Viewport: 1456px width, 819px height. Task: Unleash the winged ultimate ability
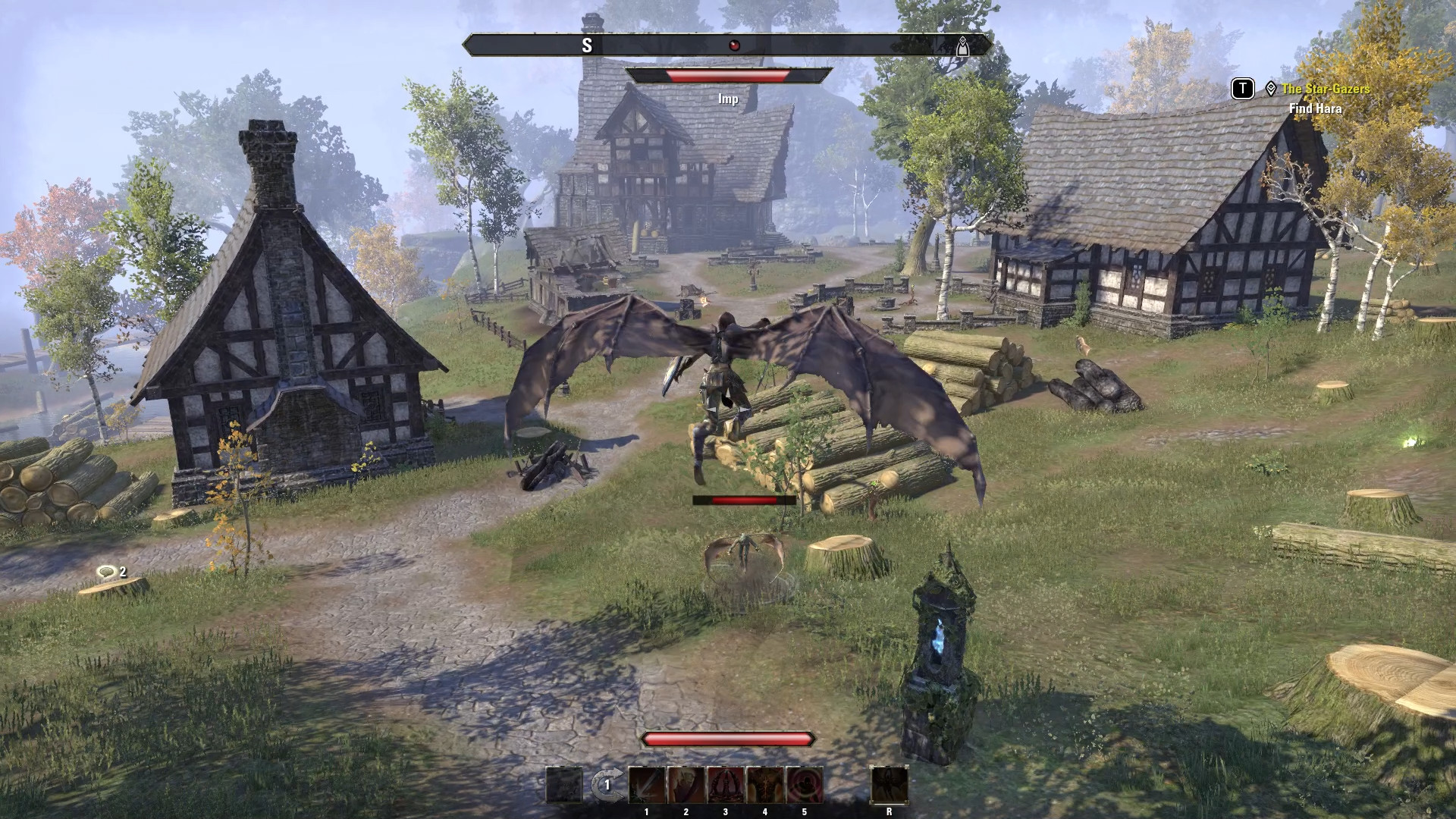889,784
